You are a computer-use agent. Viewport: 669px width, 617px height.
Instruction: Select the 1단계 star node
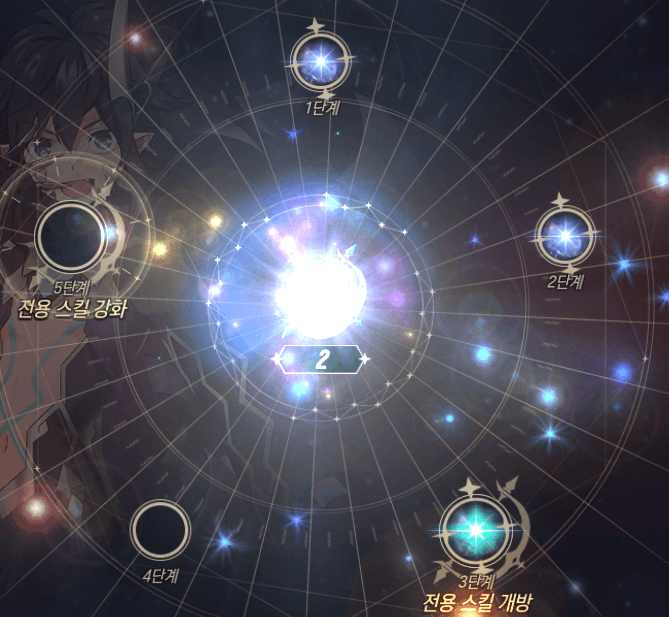[321, 61]
